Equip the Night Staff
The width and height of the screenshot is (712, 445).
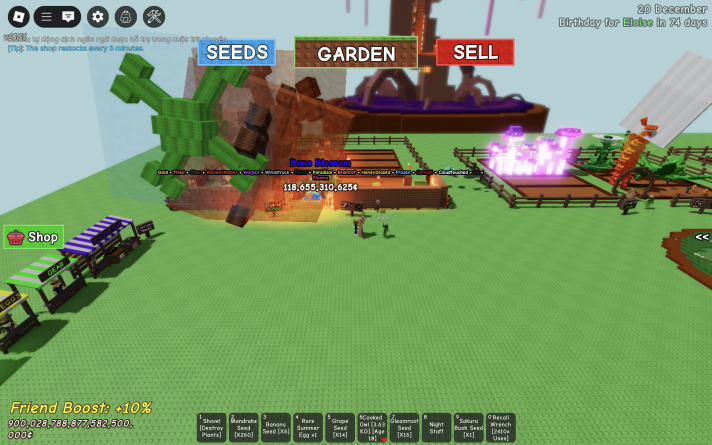click(436, 427)
